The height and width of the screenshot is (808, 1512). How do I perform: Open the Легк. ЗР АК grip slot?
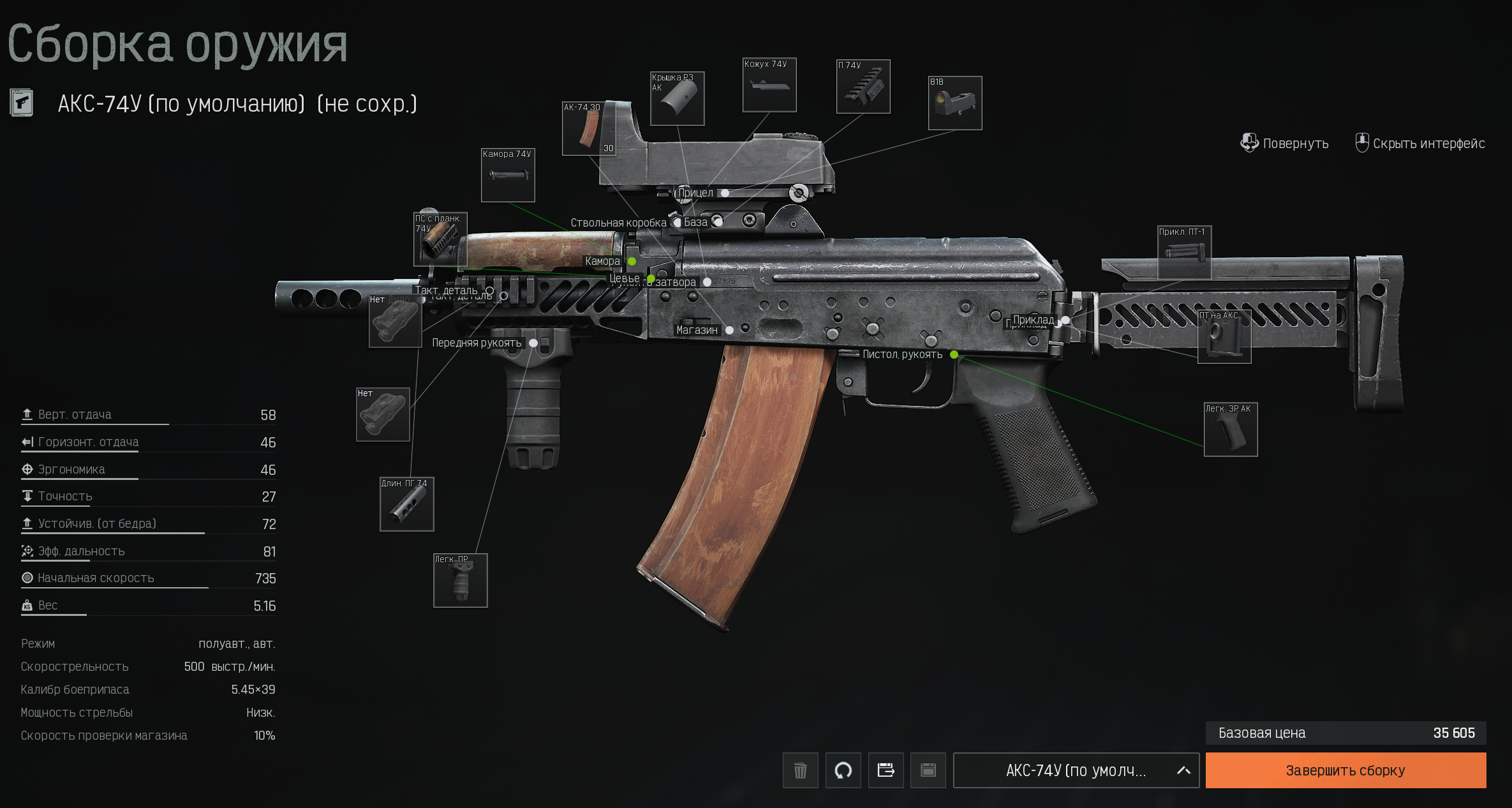point(1230,430)
